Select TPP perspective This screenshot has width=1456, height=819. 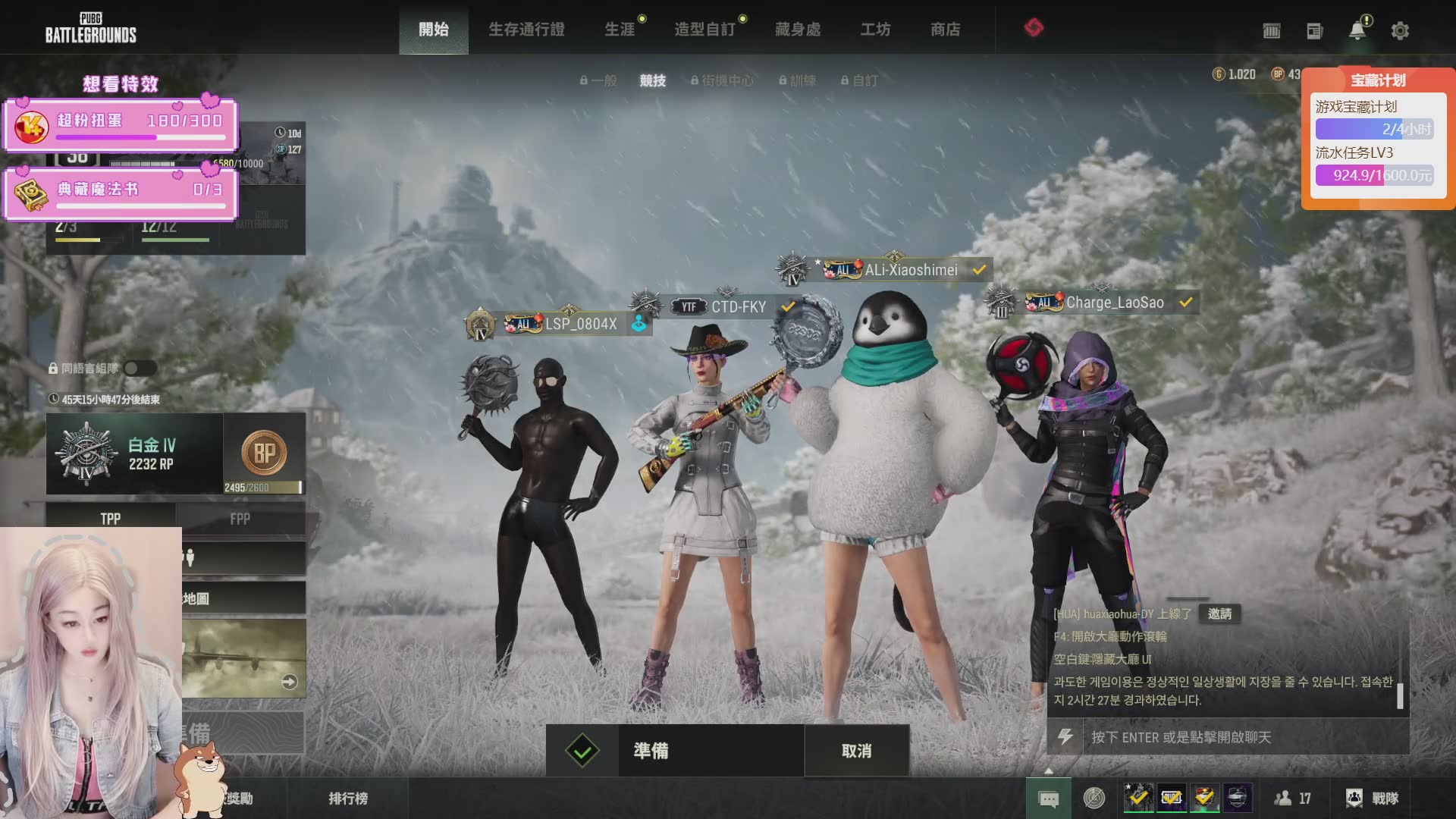point(111,519)
